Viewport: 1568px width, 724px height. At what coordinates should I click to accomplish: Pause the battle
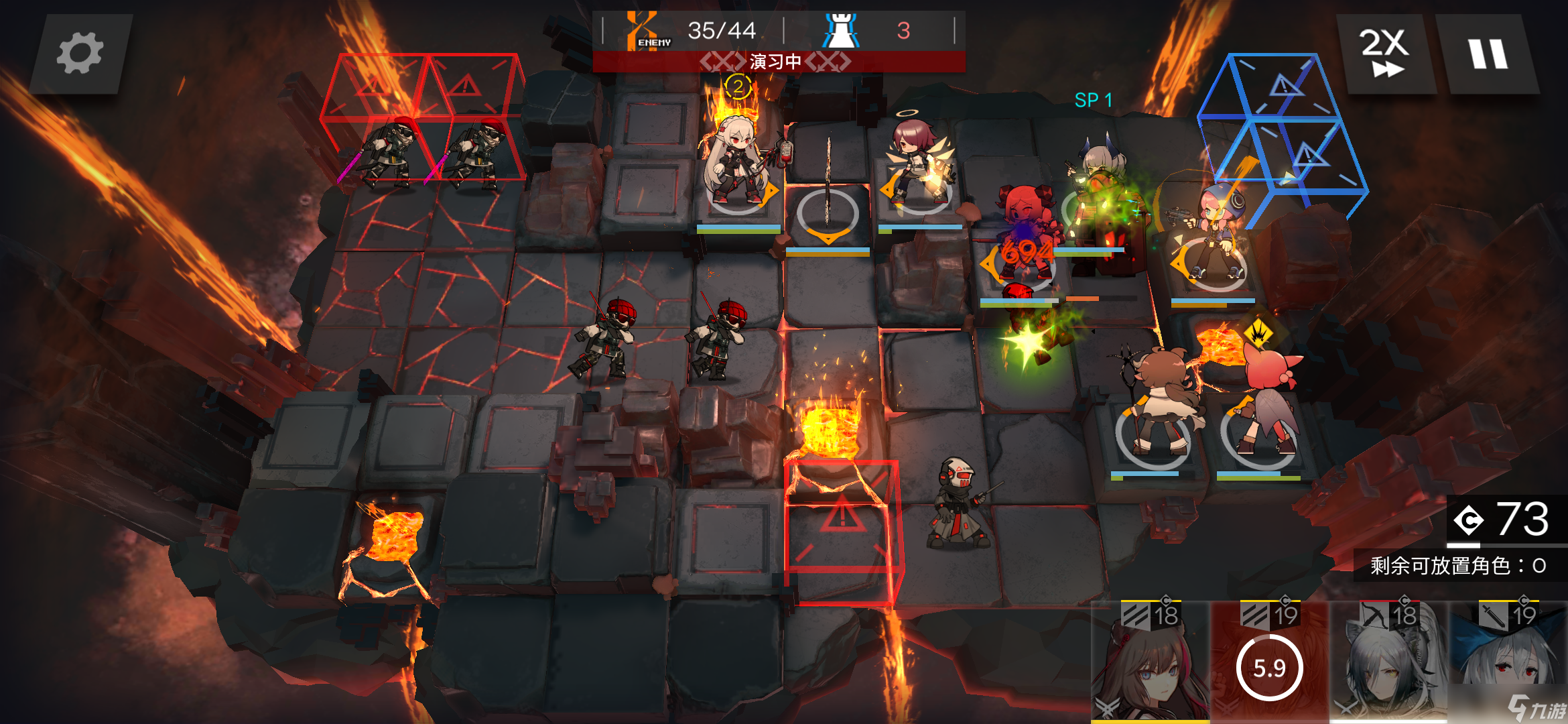click(1488, 54)
